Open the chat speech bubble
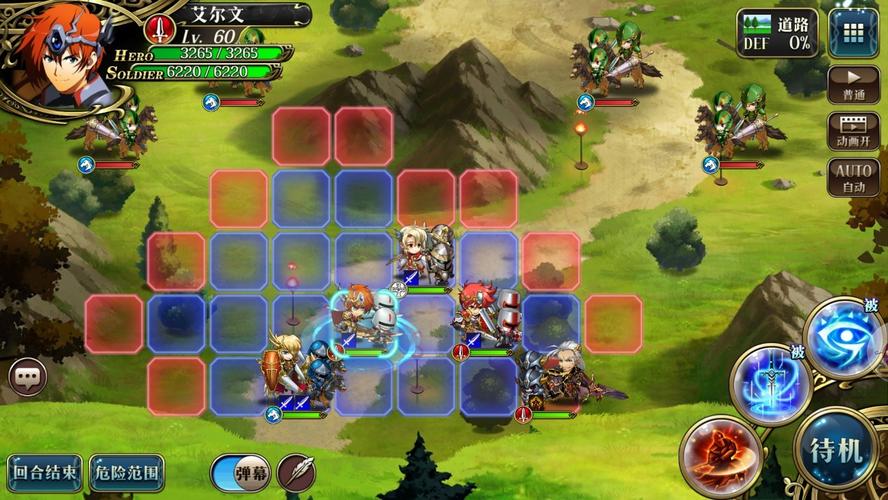The width and height of the screenshot is (888, 500). [x=28, y=376]
